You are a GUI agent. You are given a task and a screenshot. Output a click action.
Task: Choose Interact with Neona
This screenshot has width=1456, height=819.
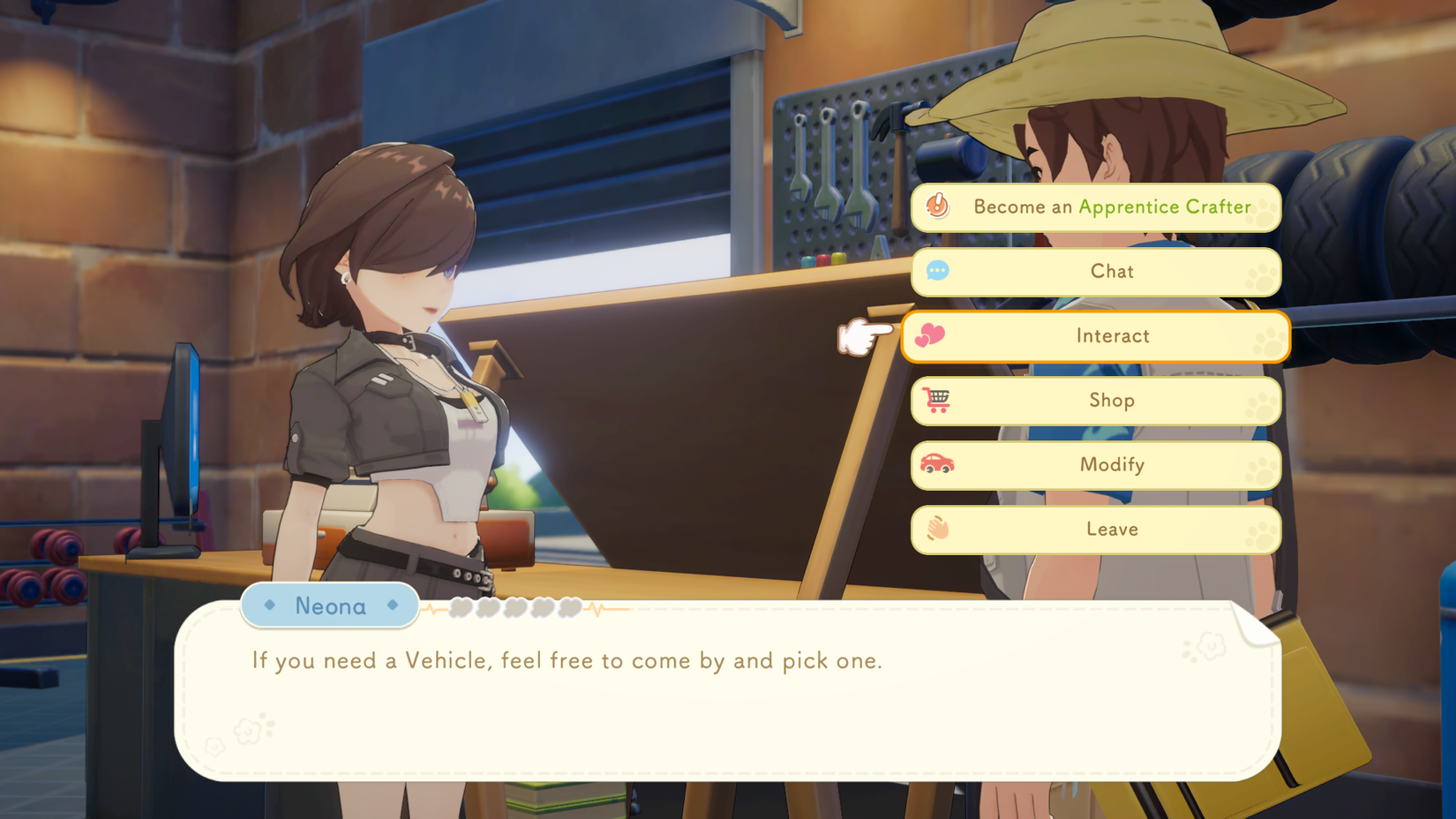click(x=1096, y=336)
